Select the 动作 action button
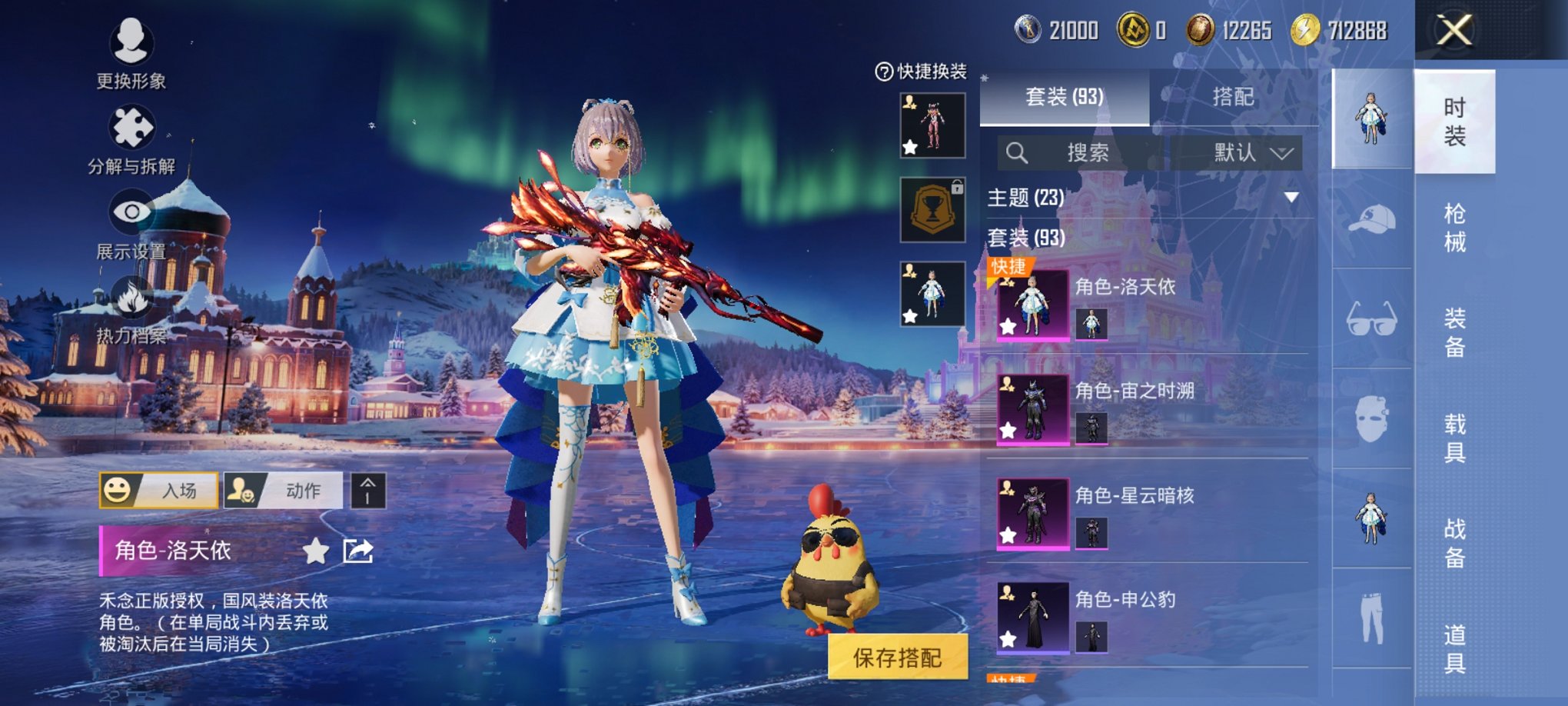Image resolution: width=1568 pixels, height=706 pixels. click(x=283, y=491)
